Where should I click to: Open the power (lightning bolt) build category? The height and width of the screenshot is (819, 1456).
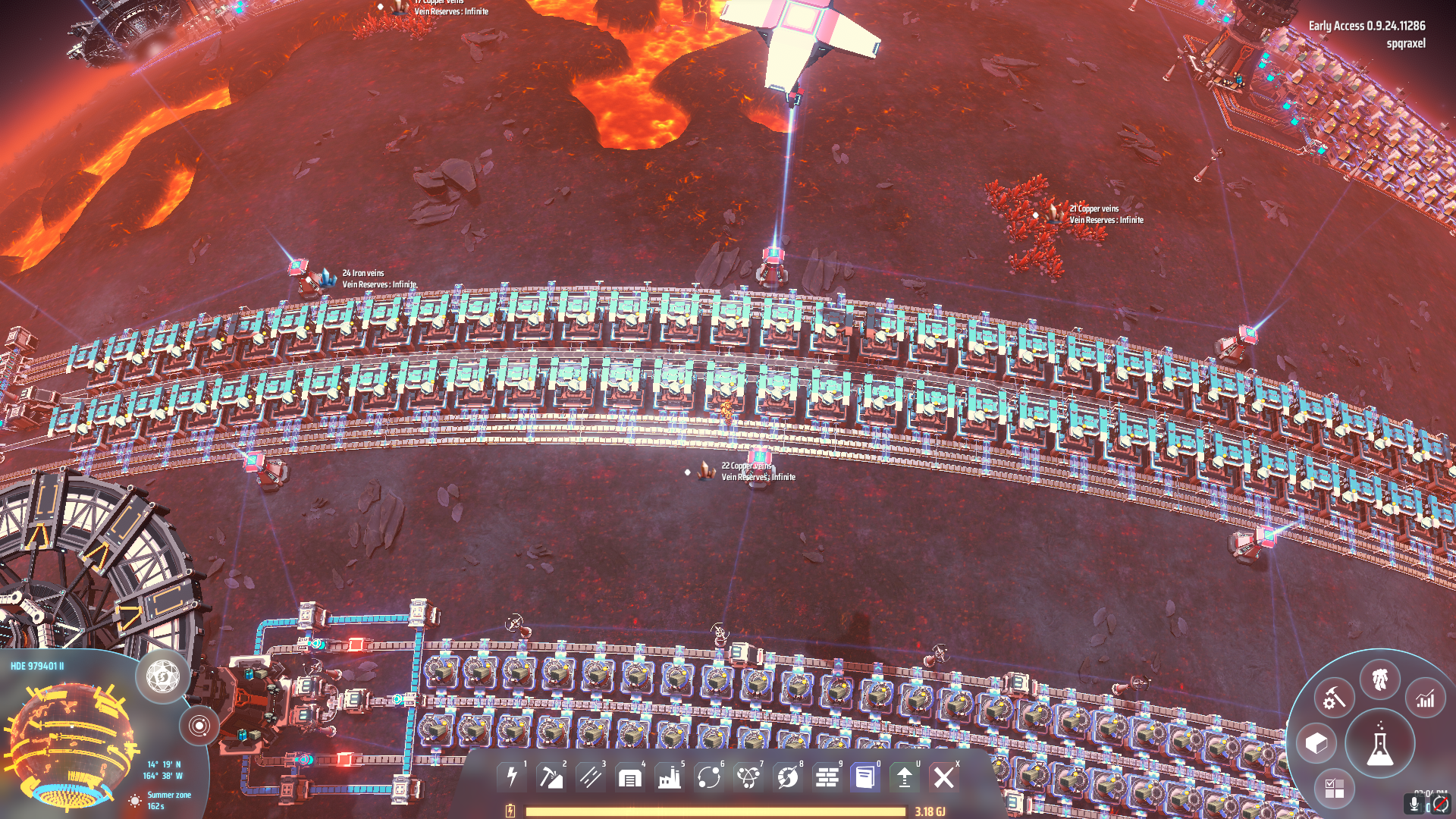pos(512,777)
